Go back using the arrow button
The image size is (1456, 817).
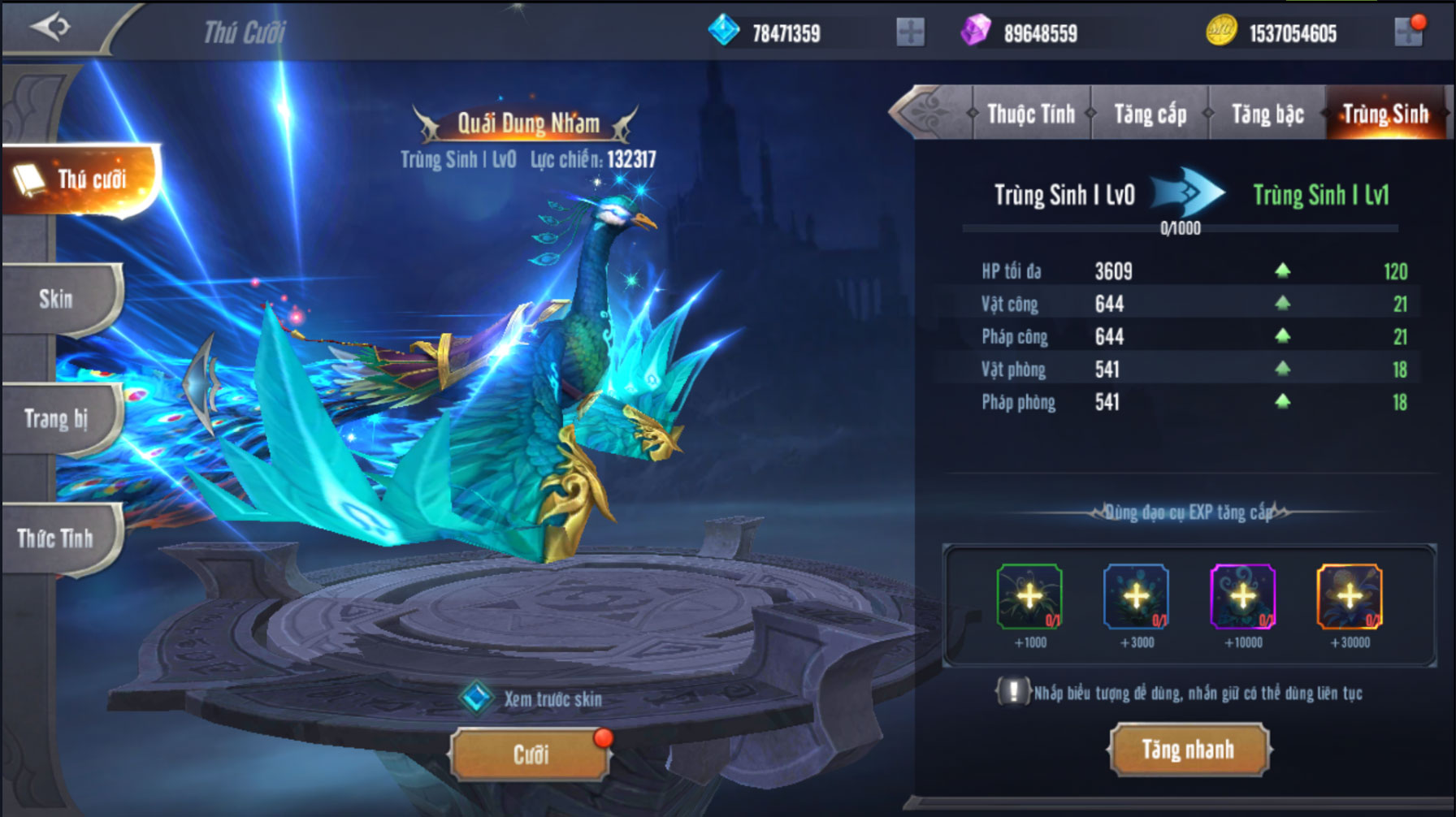click(x=50, y=28)
